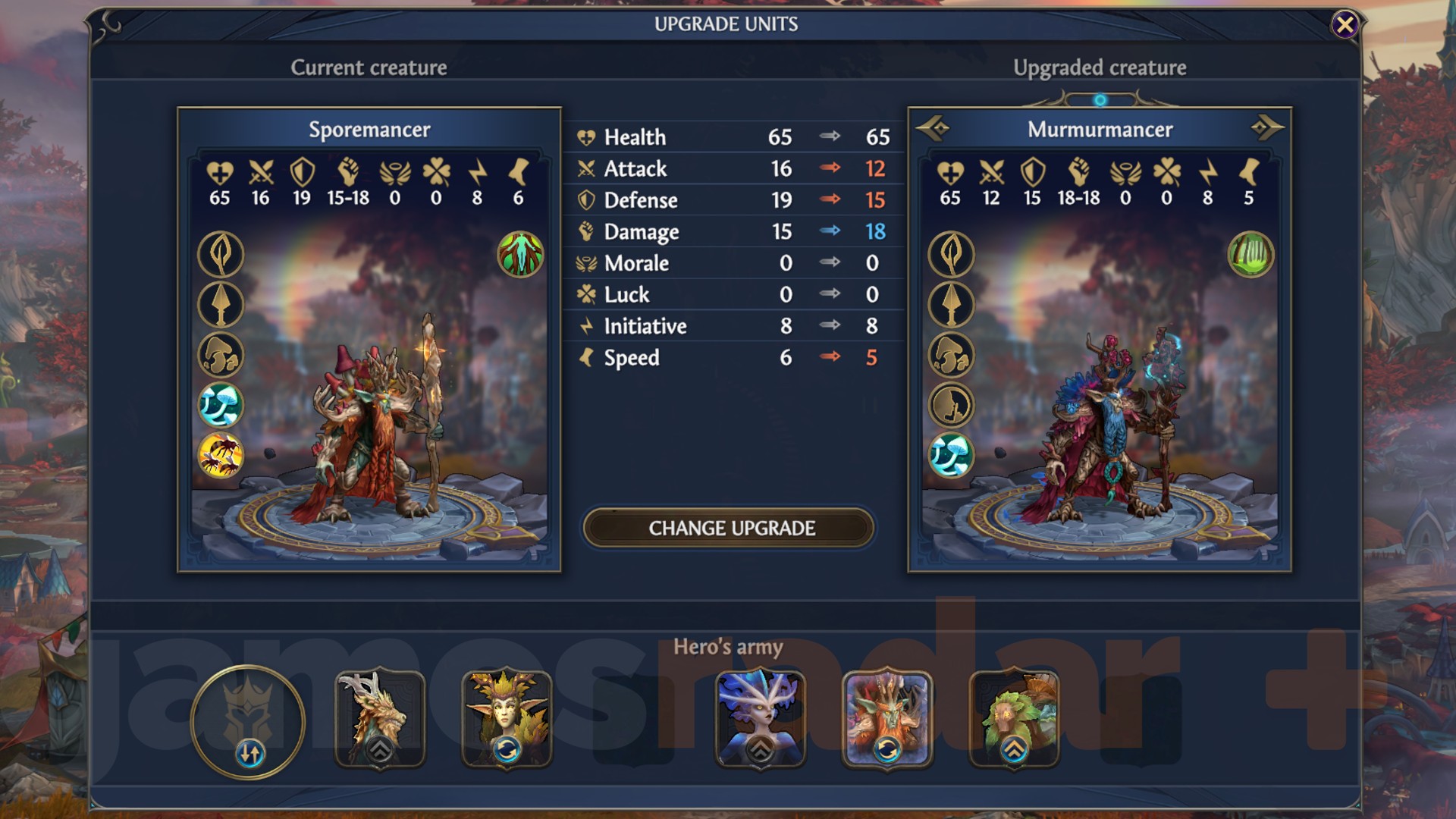1456x819 pixels.
Task: Select the Upgraded creature panel header
Action: coord(1100,67)
